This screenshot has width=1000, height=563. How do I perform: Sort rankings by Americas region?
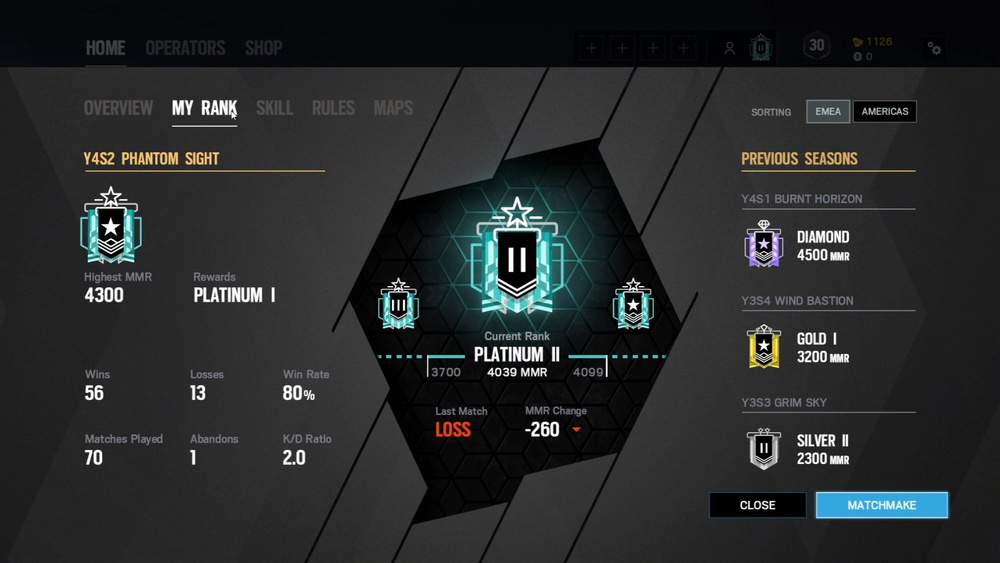885,111
